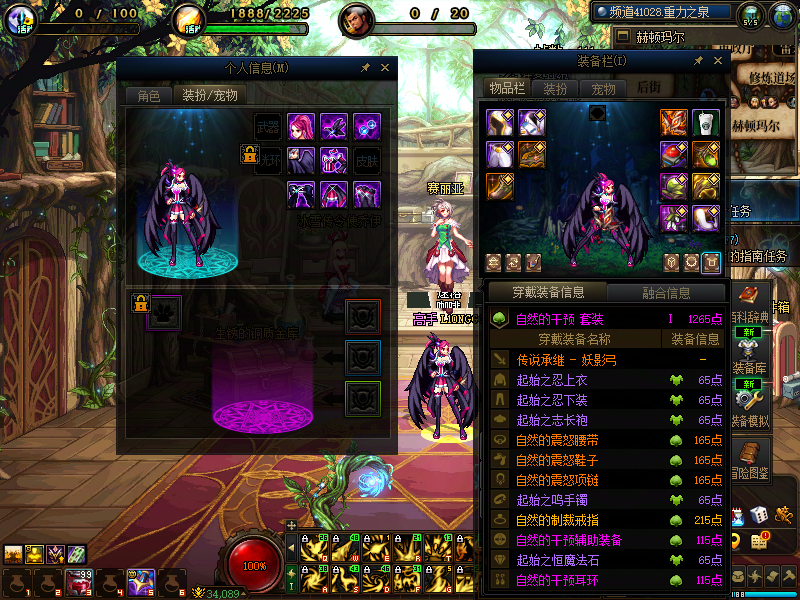The width and height of the screenshot is (800, 600).
Task: Show the 融合信息 tab
Action: coord(664,293)
